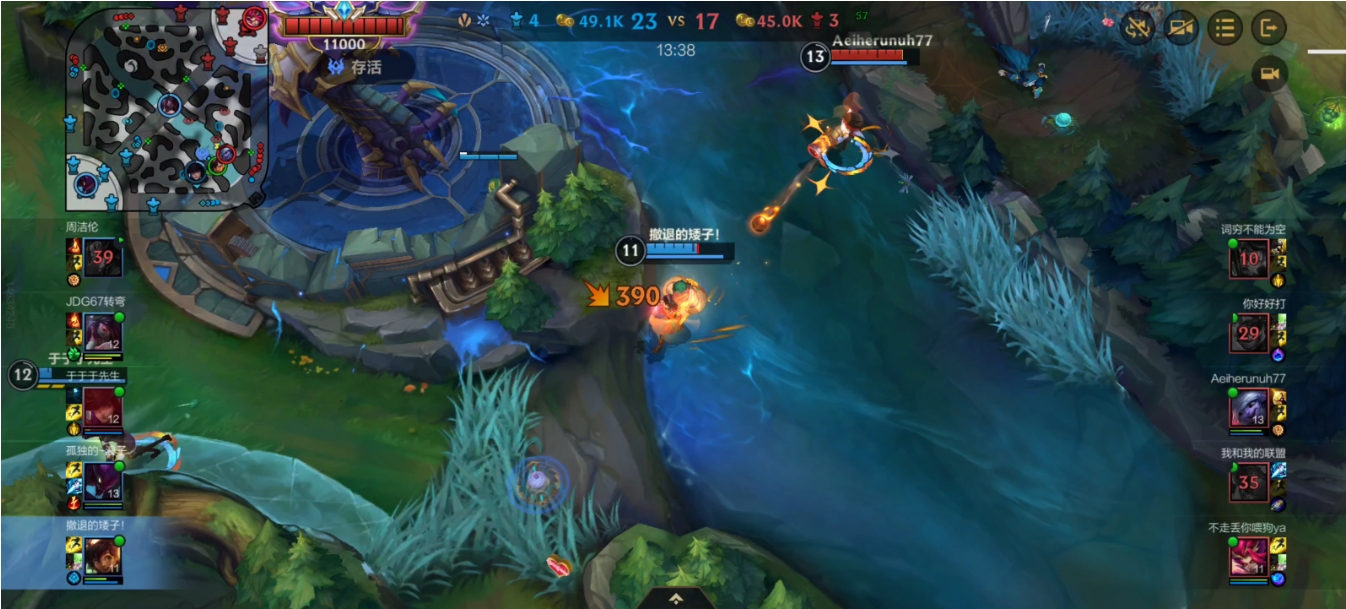Select player JDG67转弯 portrait
The width and height of the screenshot is (1346, 609).
click(x=103, y=332)
